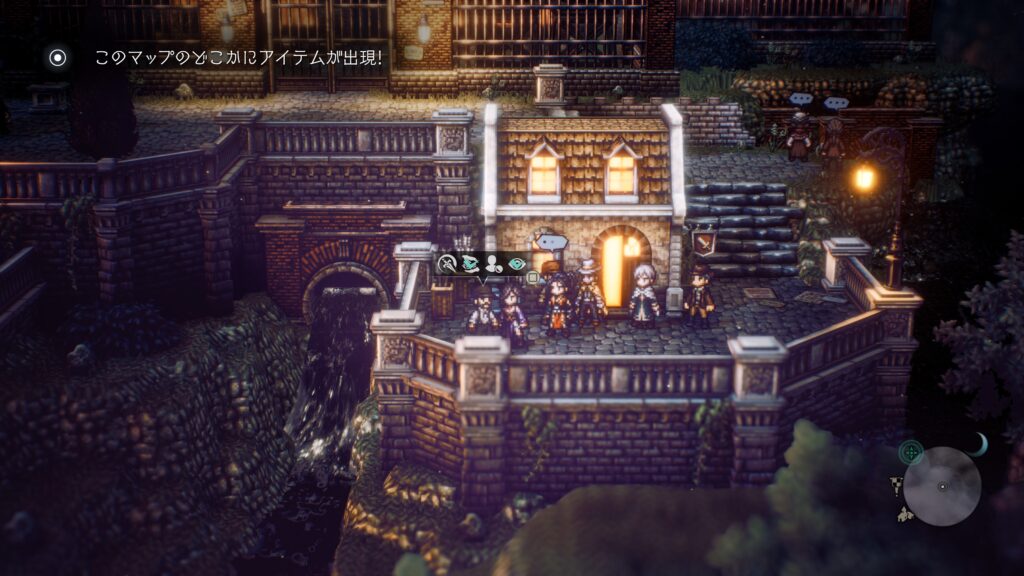This screenshot has width=1024, height=576.
Task: Click the house icon beside the minimap
Action: click(905, 514)
